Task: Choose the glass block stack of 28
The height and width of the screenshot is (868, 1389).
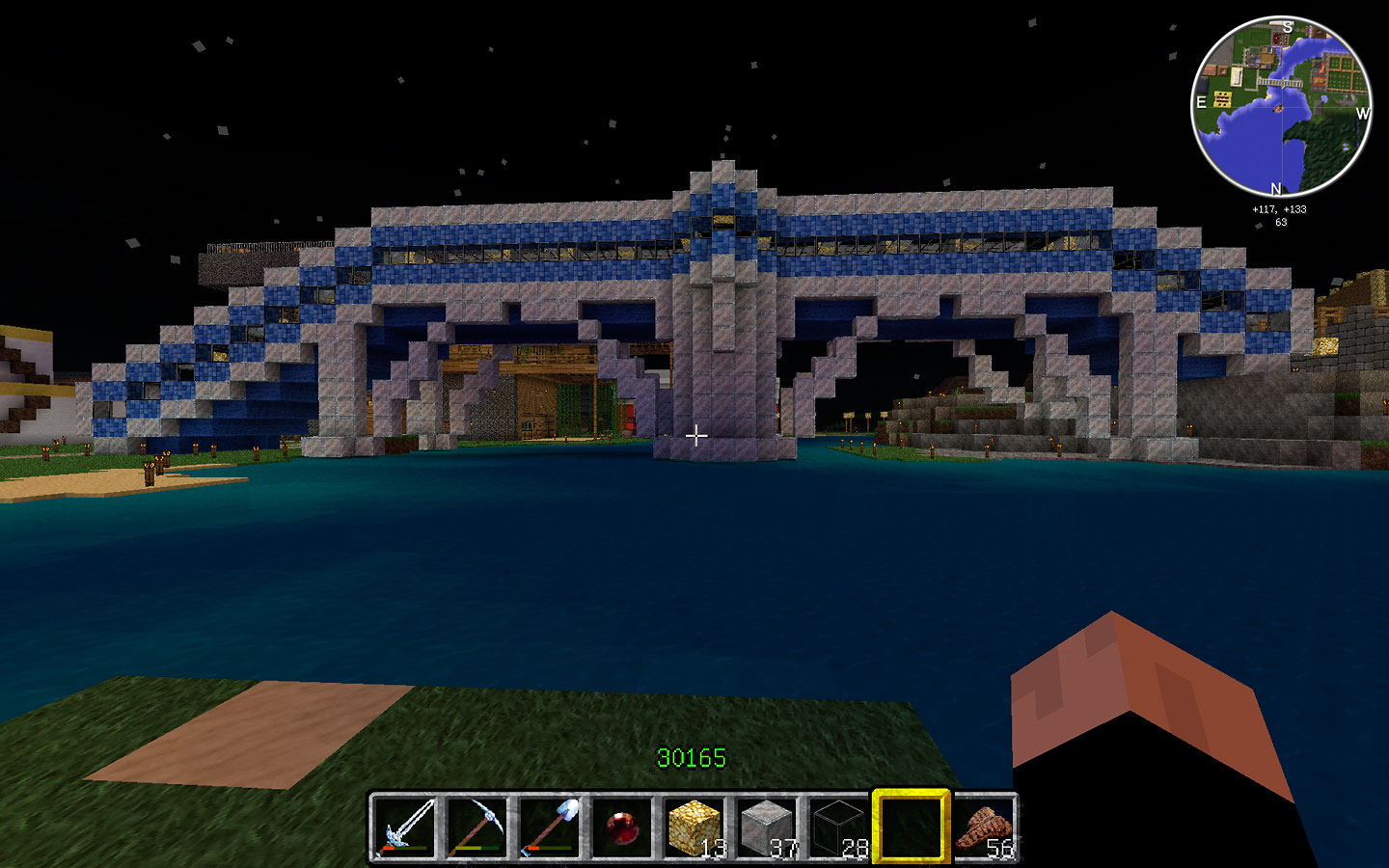Action: click(839, 827)
